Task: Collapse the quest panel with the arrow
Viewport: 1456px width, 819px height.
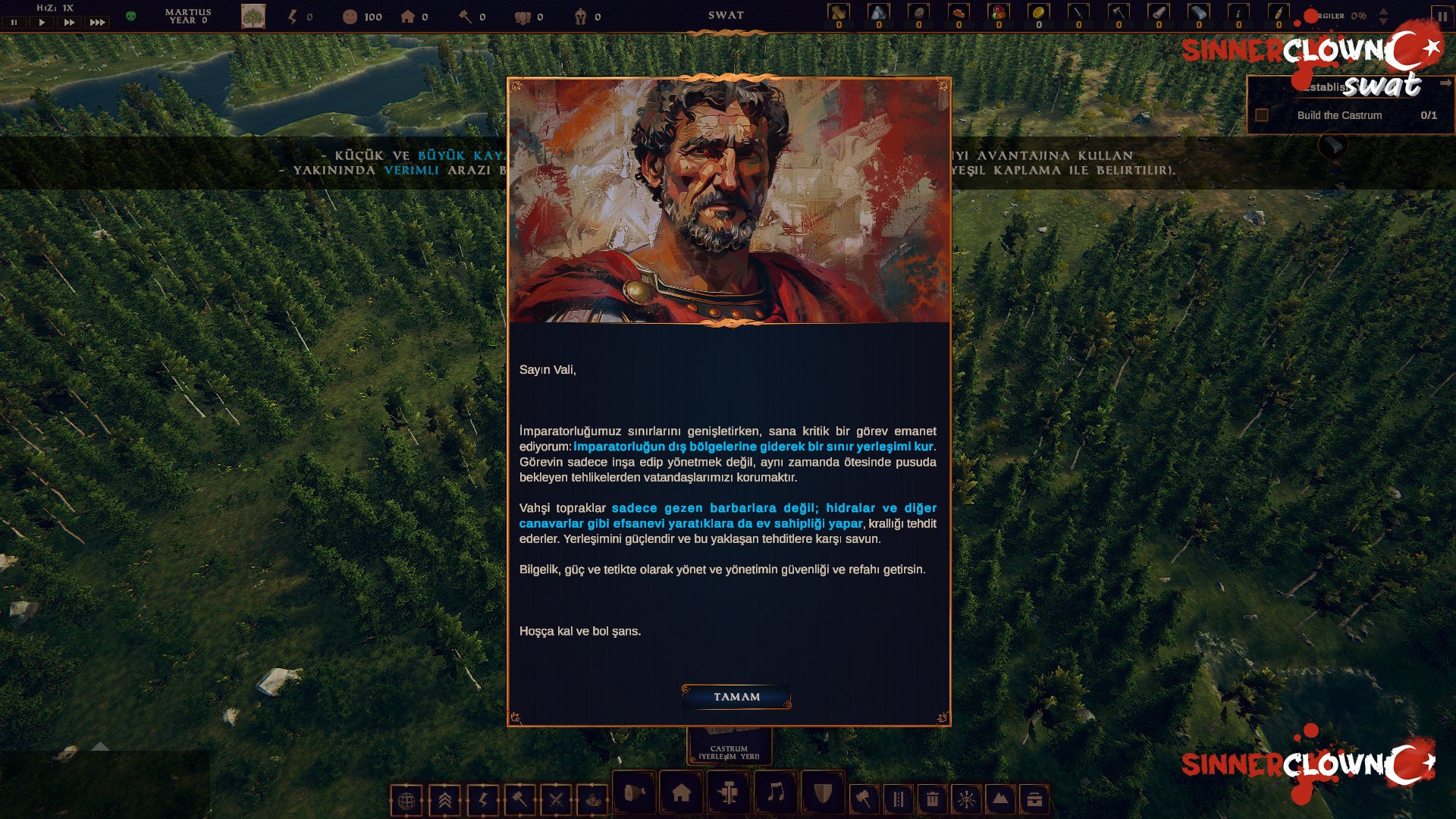Action: (1445, 83)
